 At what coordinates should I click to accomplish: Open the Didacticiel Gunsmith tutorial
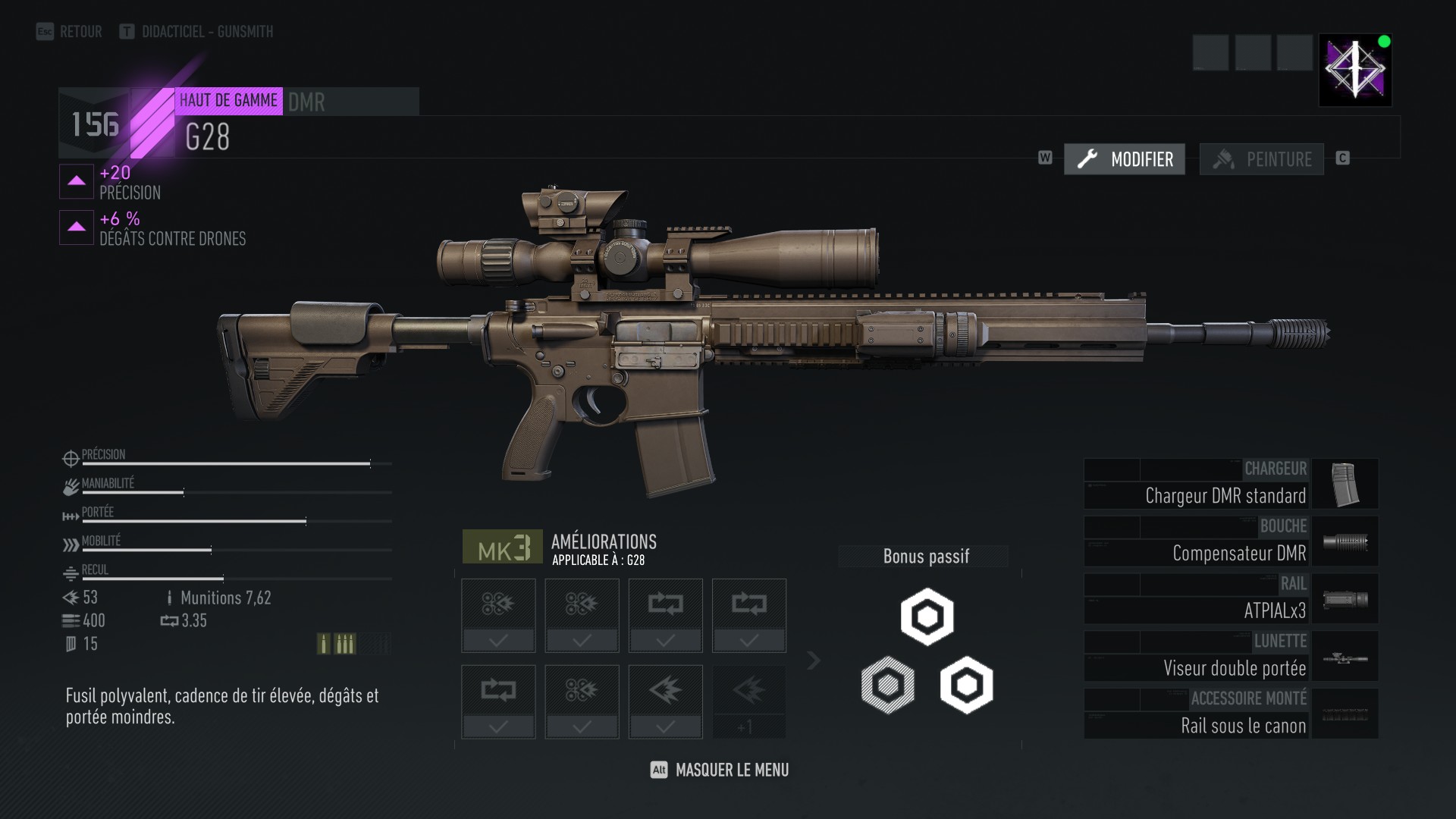coord(196,32)
